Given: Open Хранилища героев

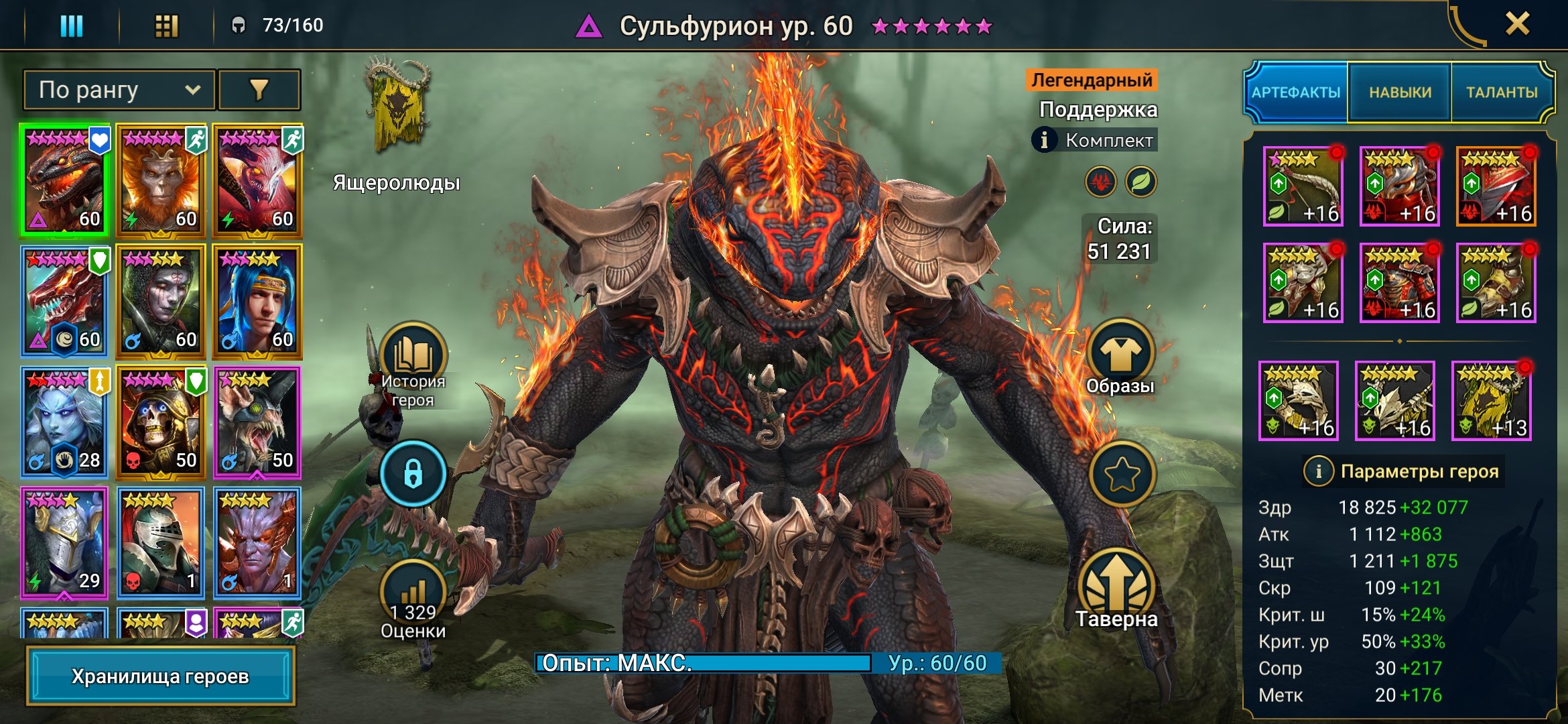Looking at the screenshot, I should pos(160,676).
